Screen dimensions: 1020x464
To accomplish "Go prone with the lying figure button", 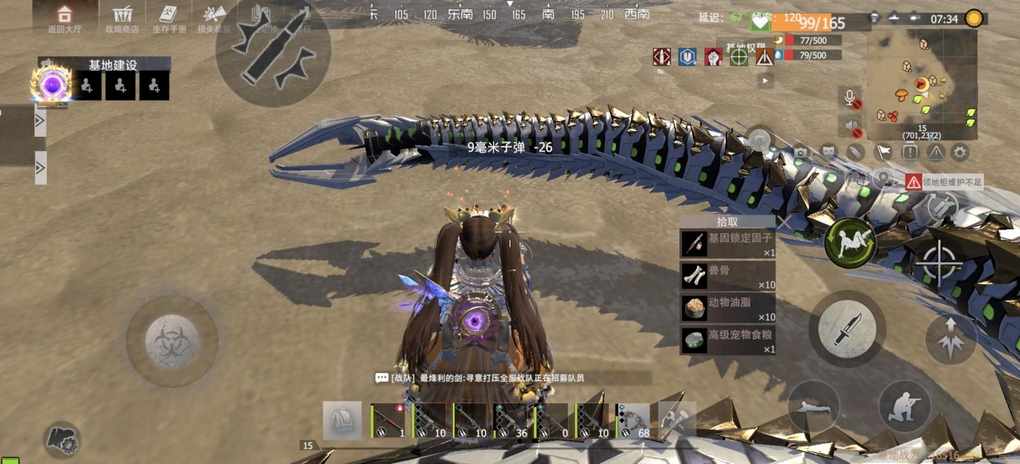I will click(x=813, y=406).
